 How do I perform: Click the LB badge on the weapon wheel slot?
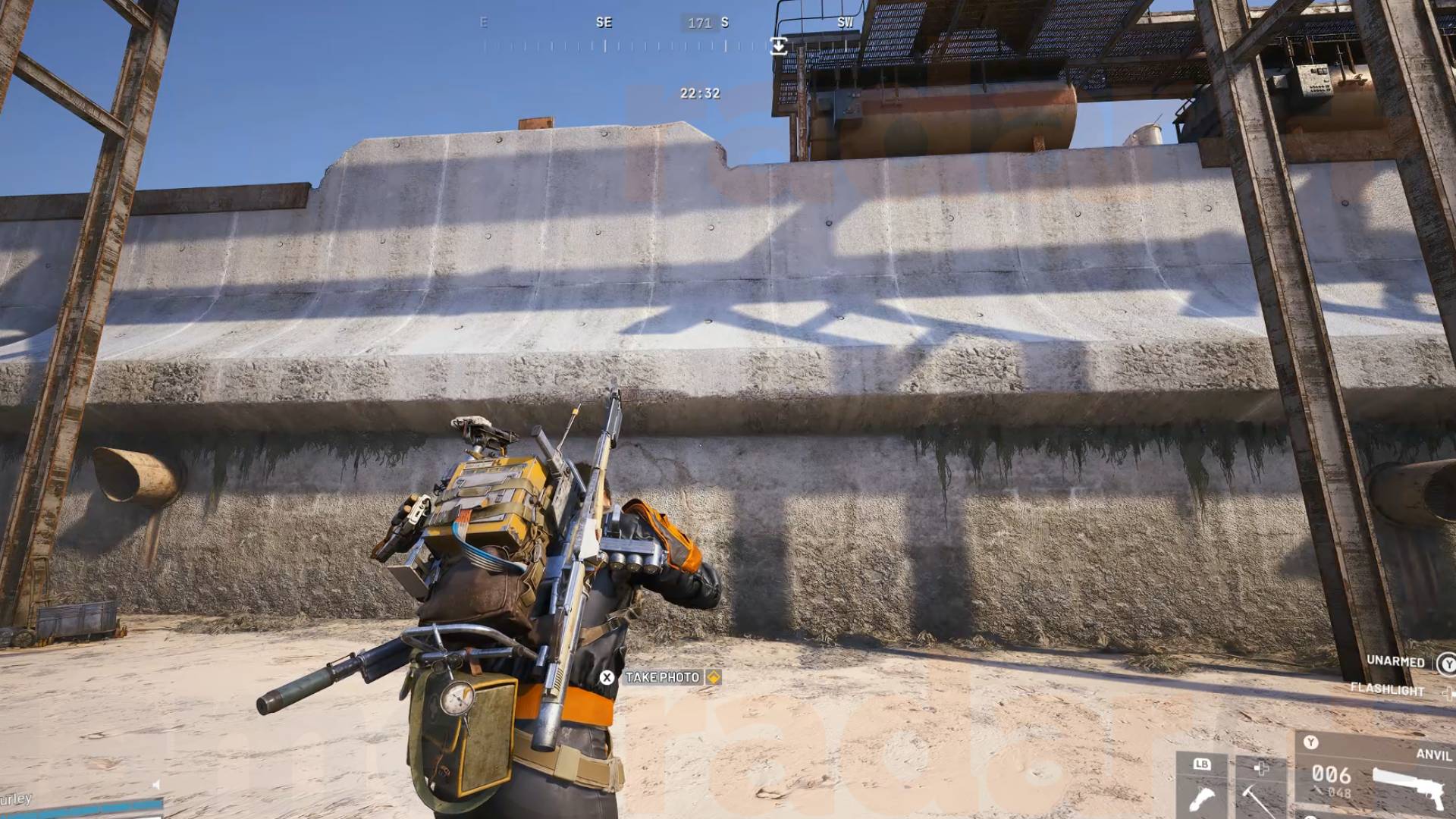(1202, 764)
